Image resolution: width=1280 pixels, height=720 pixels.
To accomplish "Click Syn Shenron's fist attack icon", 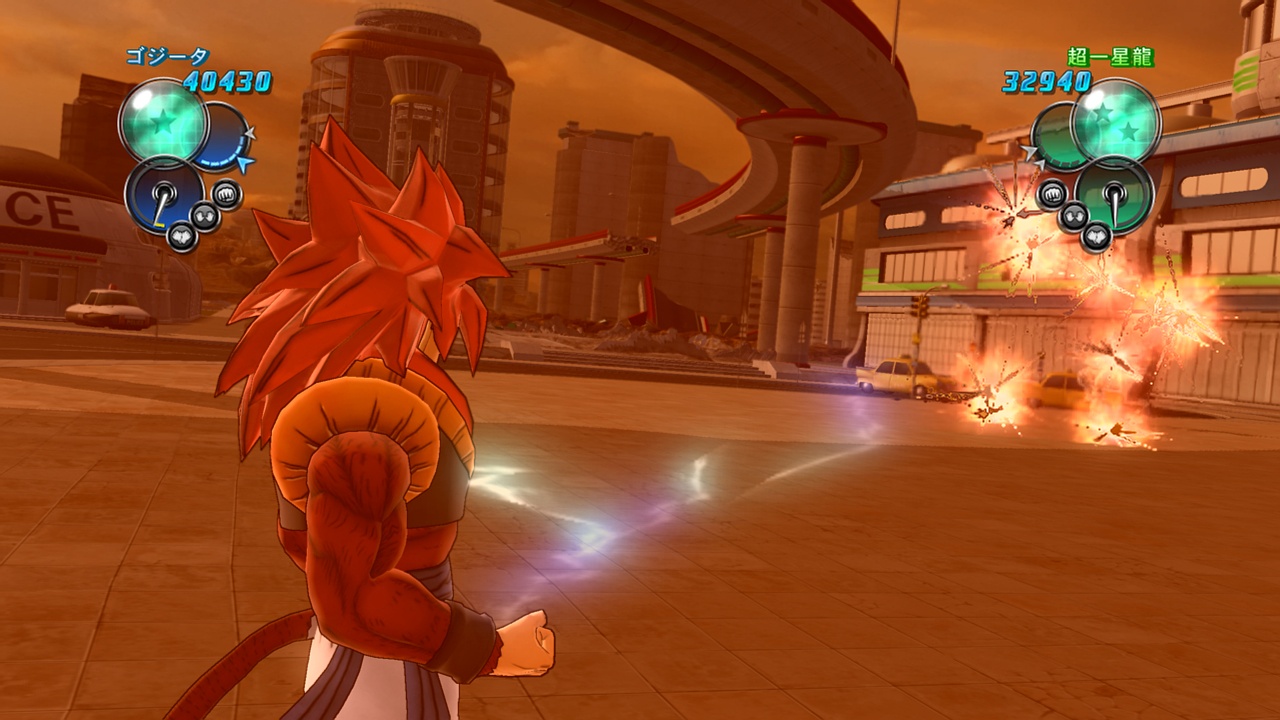I will tap(1051, 193).
